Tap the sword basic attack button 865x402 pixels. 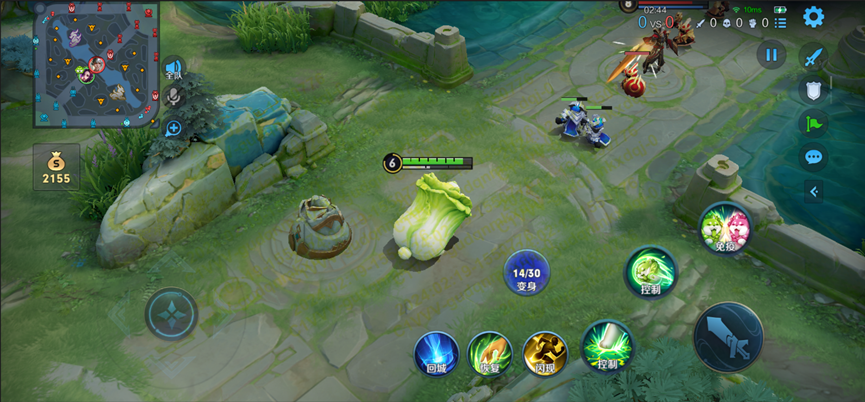pyautogui.click(x=728, y=337)
